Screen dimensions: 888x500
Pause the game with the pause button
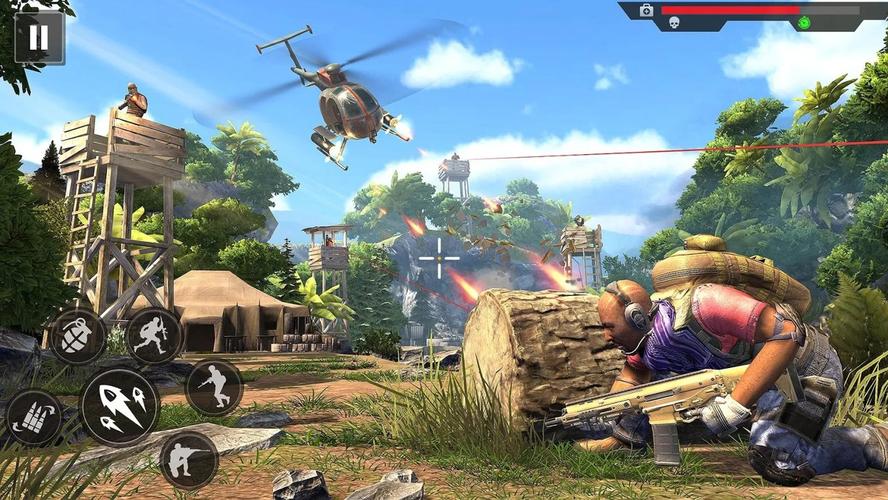[39, 38]
